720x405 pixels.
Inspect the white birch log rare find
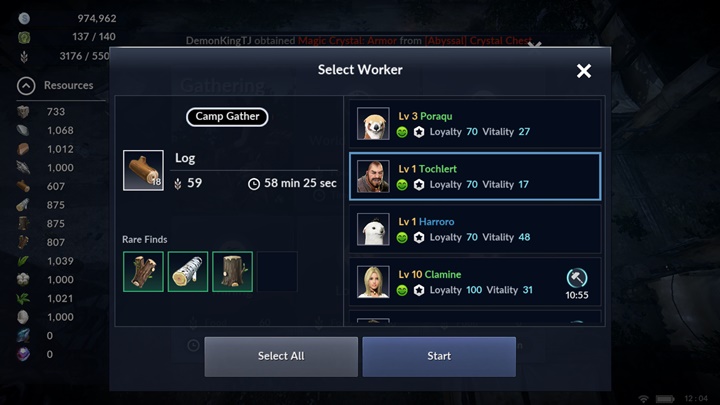coord(188,272)
